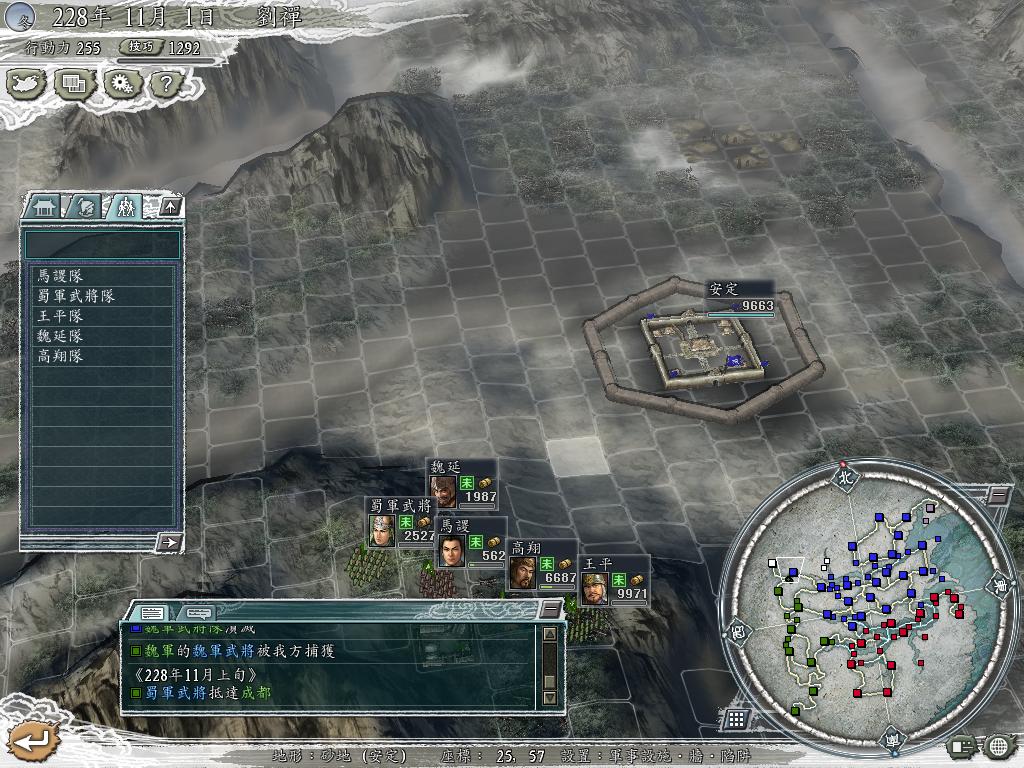Click the end turn return arrow button
1024x768 pixels.
point(28,740)
